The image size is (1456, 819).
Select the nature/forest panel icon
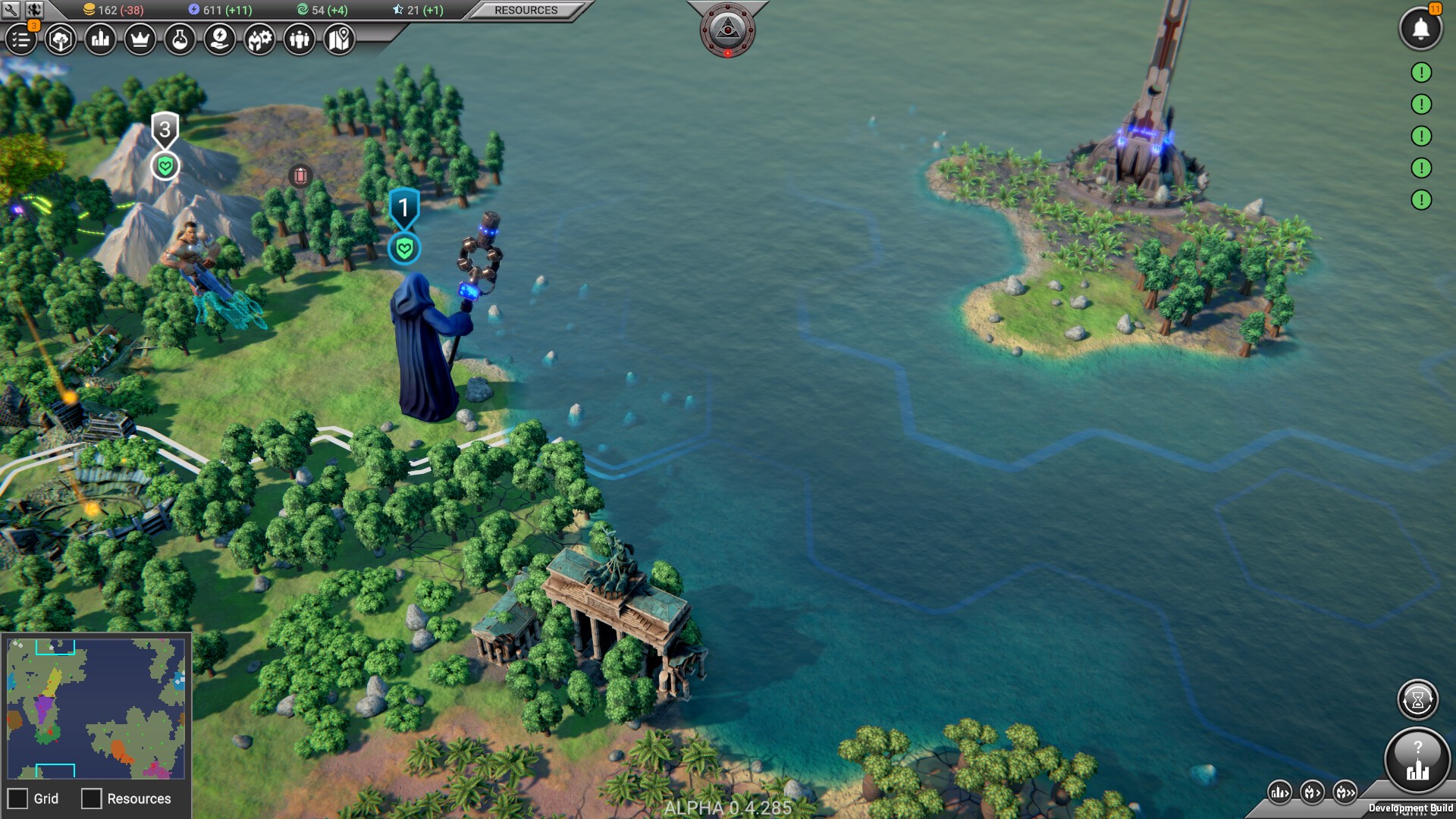61,40
